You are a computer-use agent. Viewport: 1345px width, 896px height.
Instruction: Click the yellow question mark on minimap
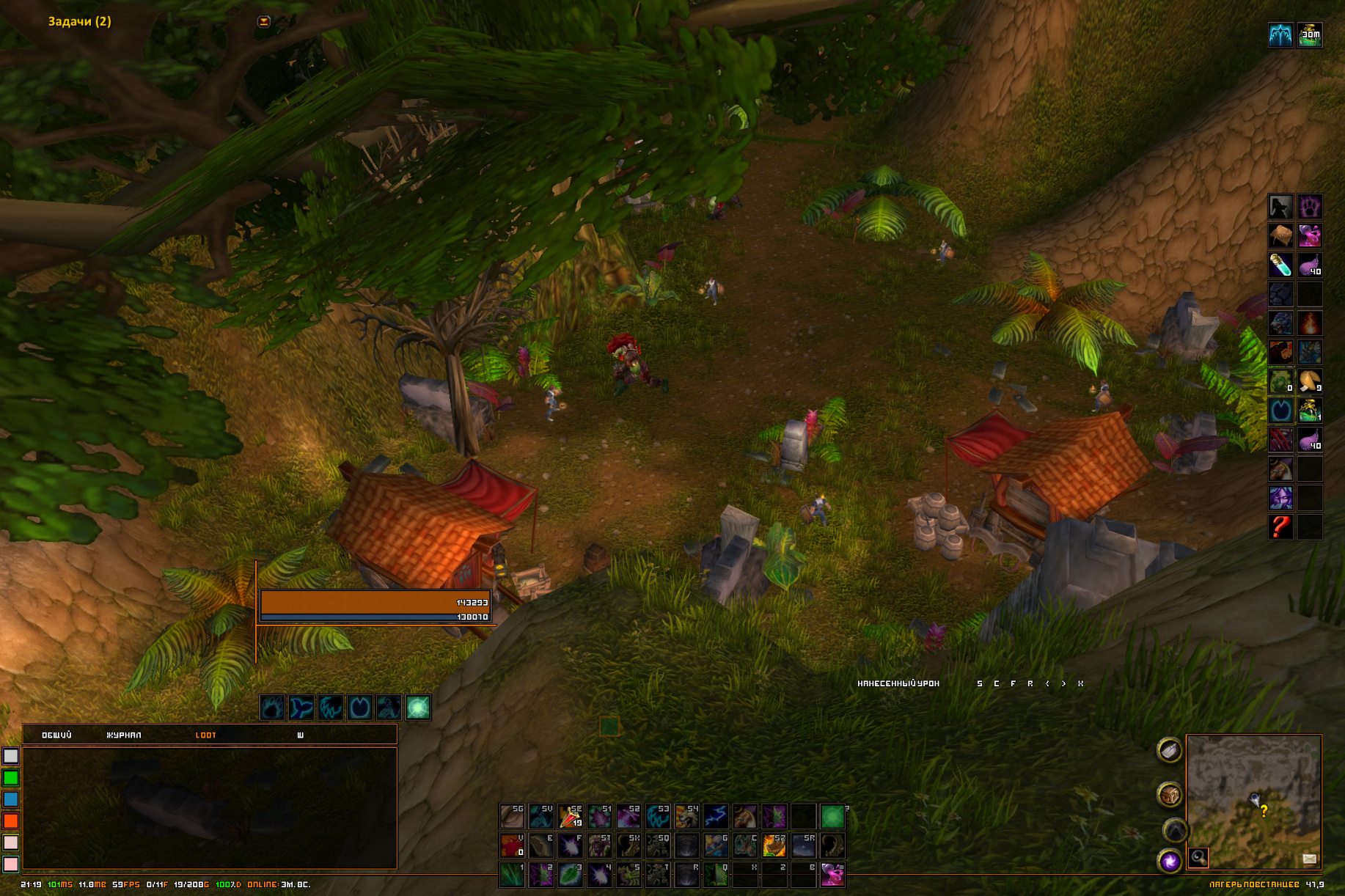coord(1264,811)
